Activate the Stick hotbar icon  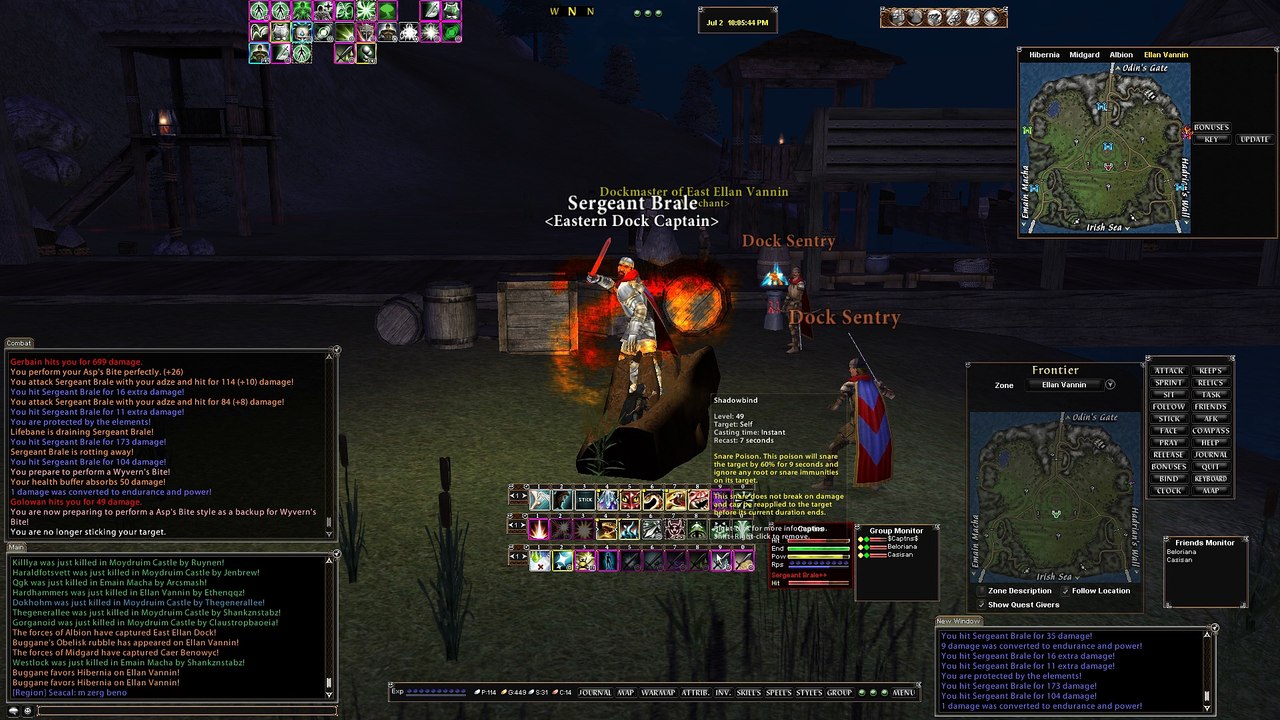[x=585, y=499]
